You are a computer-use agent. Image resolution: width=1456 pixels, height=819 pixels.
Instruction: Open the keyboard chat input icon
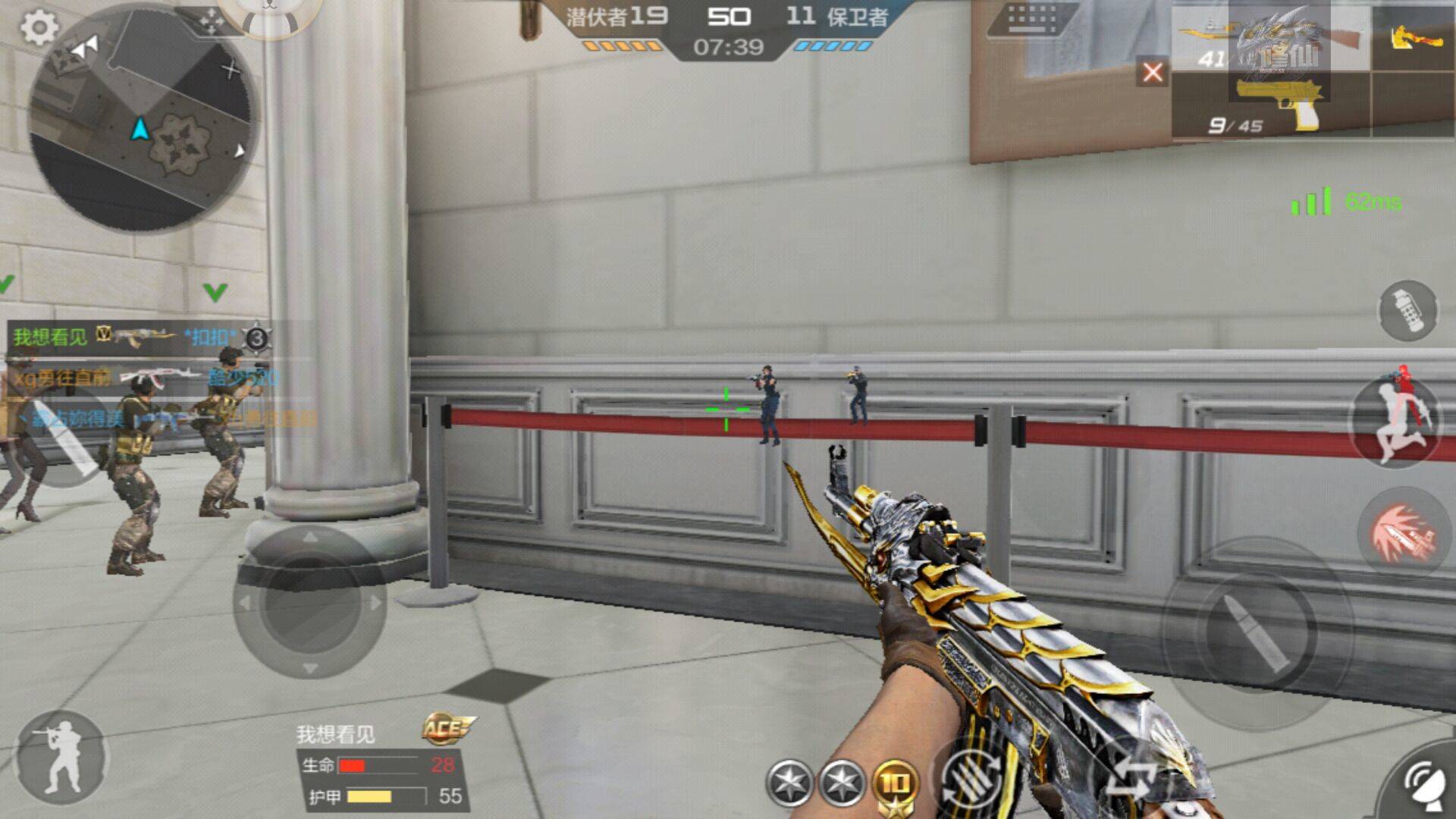[x=1033, y=18]
